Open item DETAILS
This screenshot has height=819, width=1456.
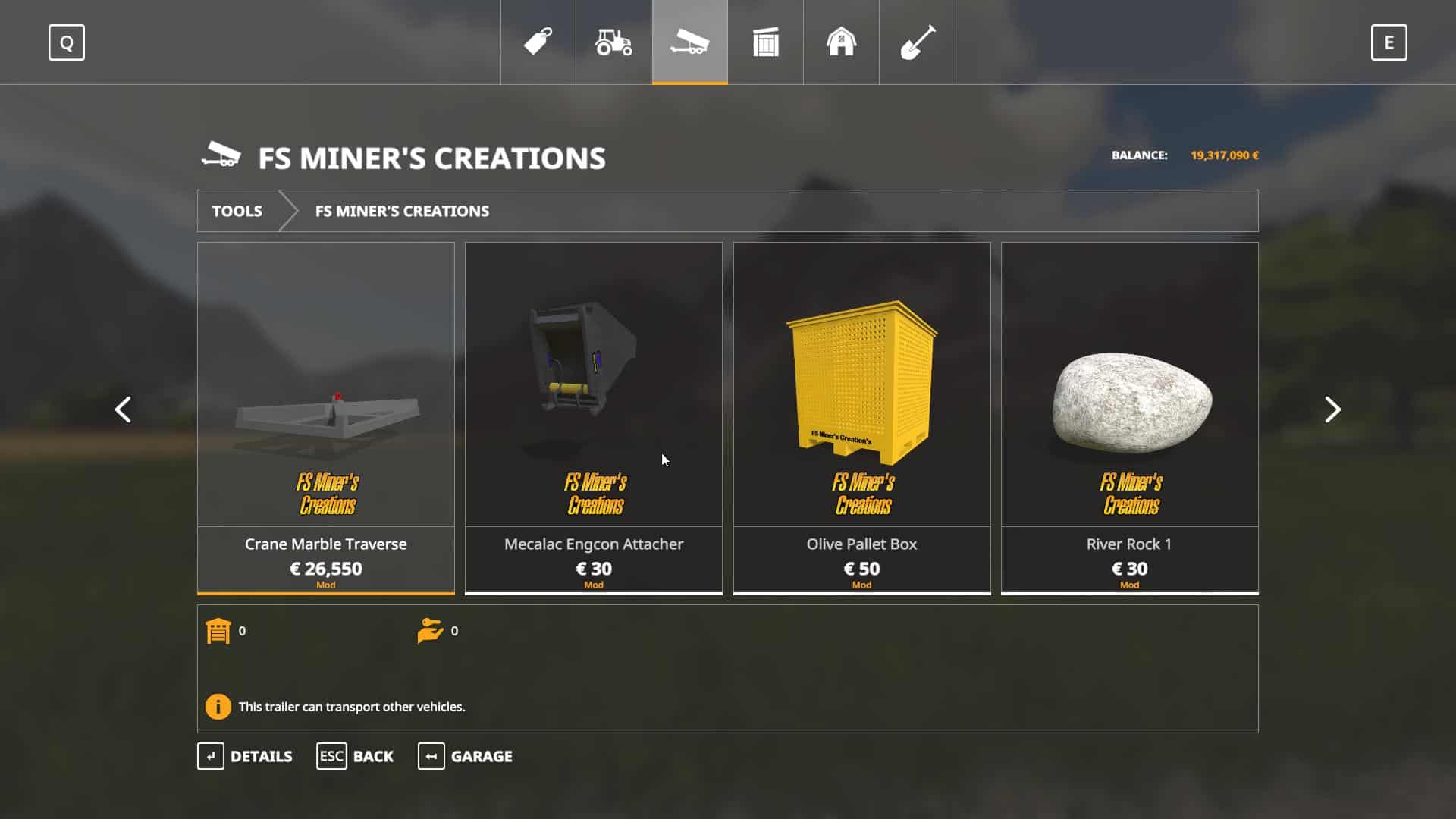pyautogui.click(x=245, y=756)
